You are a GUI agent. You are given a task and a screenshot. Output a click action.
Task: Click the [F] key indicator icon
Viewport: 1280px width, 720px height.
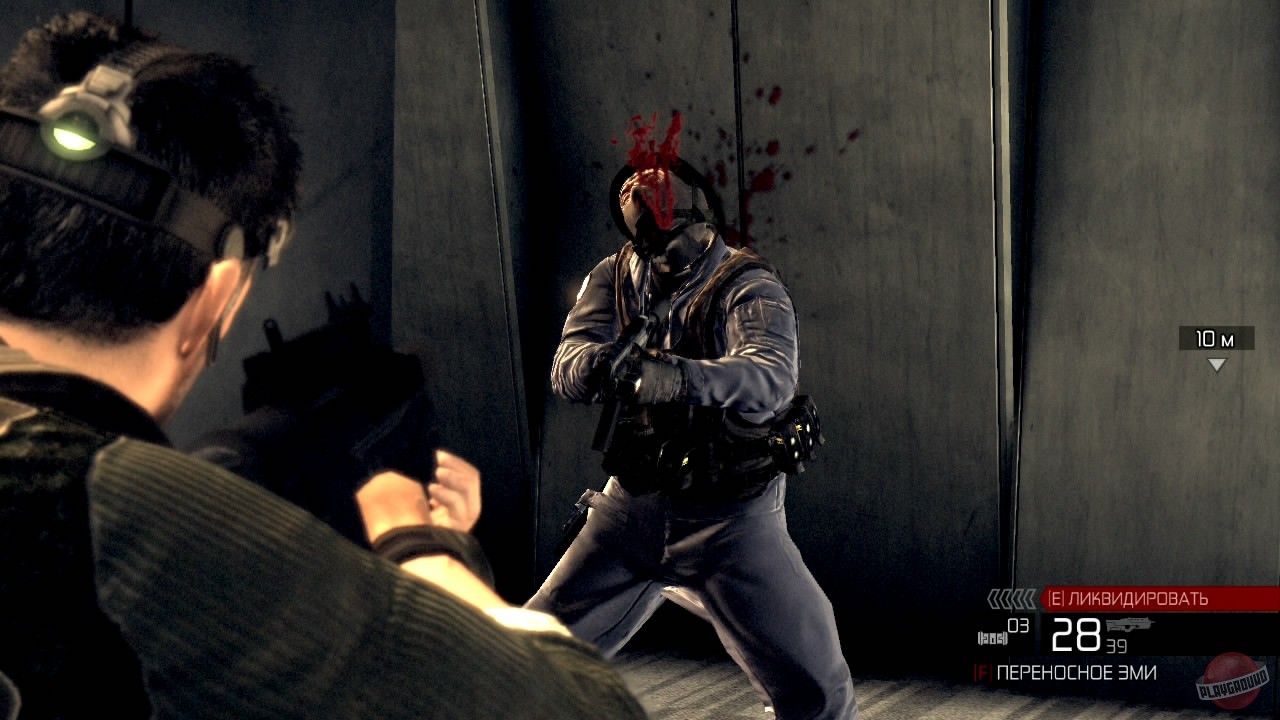point(983,671)
